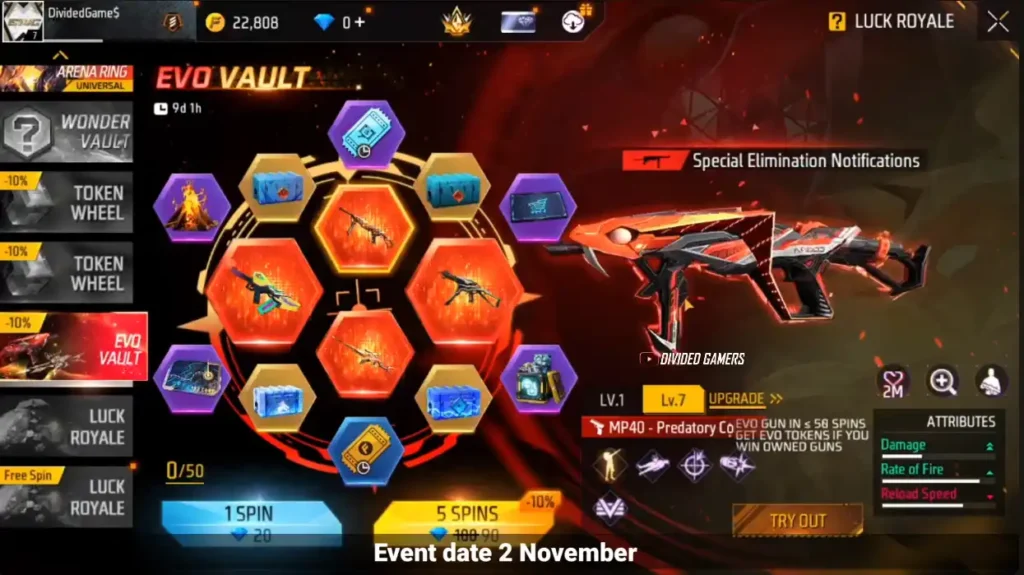Image resolution: width=1024 pixels, height=575 pixels.
Task: Add diamonds with the plus button
Action: 359,22
